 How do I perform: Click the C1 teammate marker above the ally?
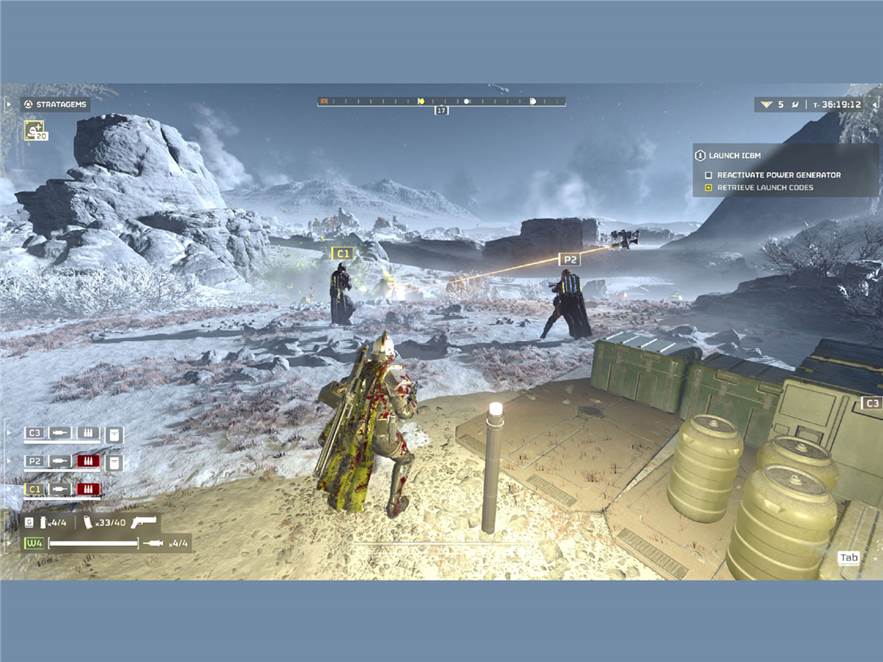coord(343,253)
